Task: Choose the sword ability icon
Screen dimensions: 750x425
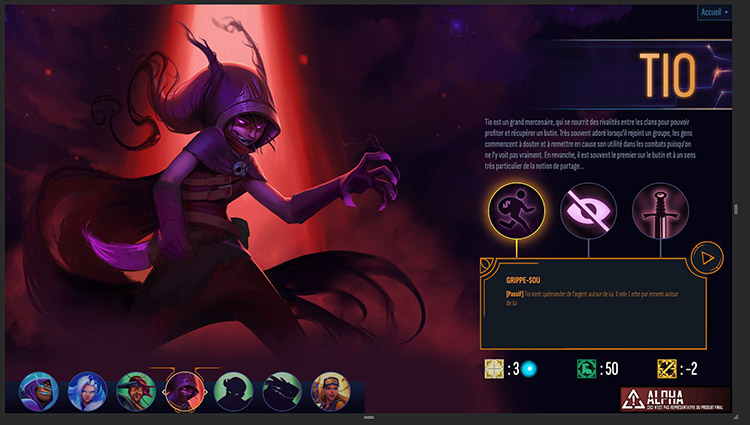Action: (660, 210)
